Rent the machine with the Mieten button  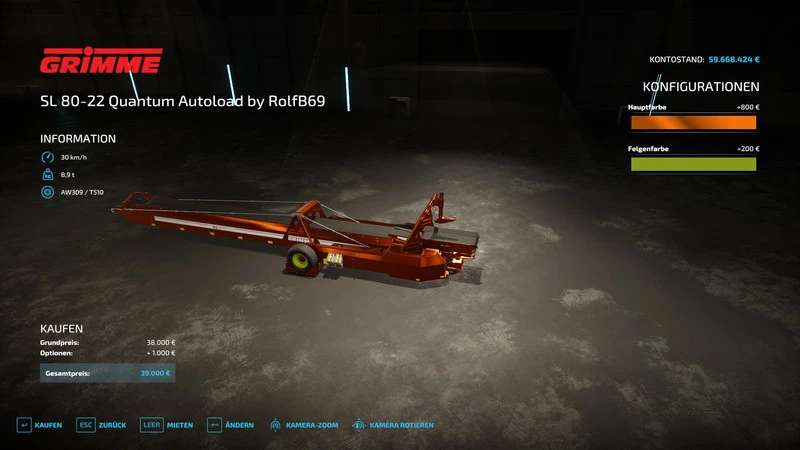pos(167,425)
